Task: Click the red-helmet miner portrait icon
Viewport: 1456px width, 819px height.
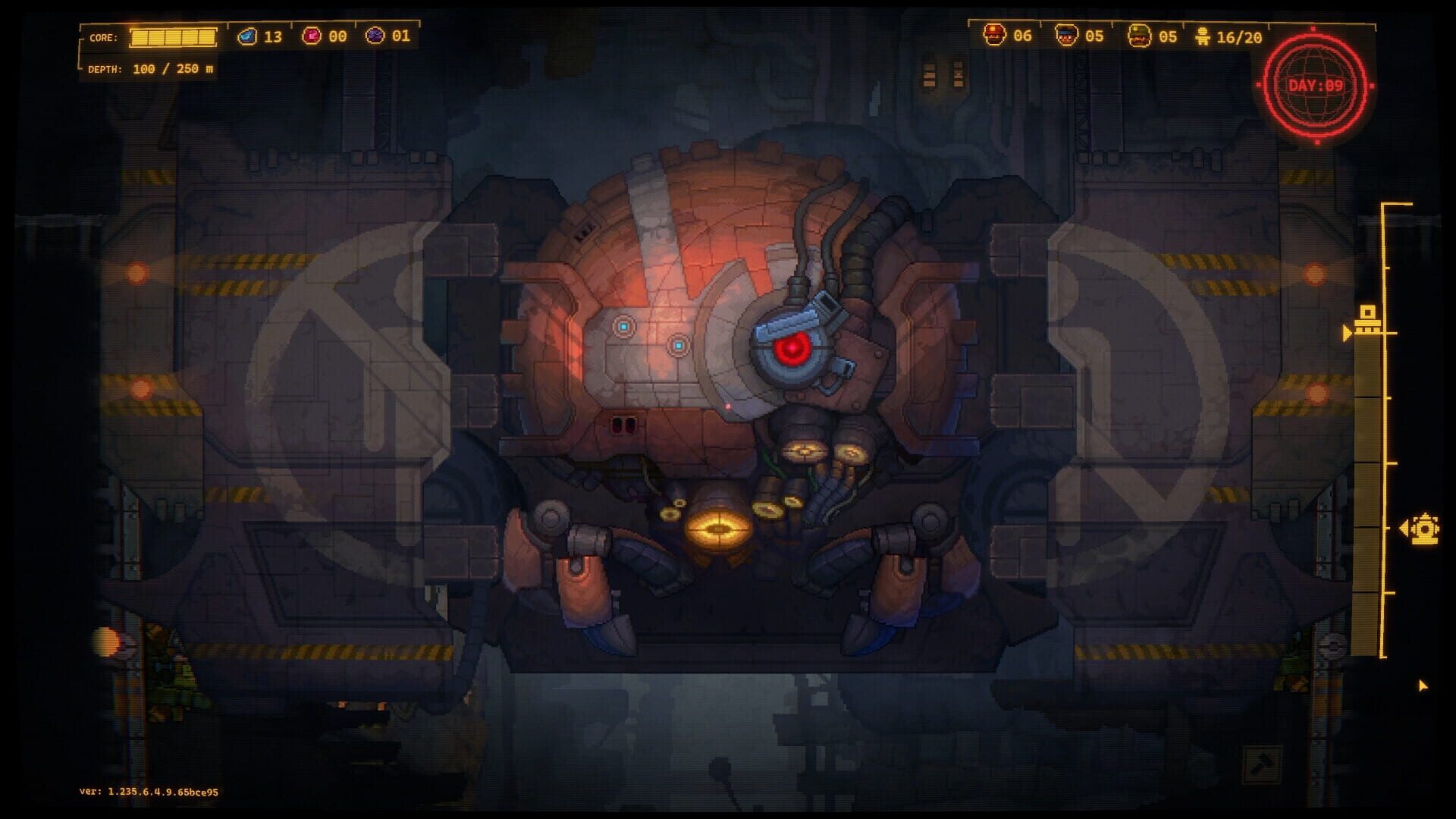Action: coord(995,34)
